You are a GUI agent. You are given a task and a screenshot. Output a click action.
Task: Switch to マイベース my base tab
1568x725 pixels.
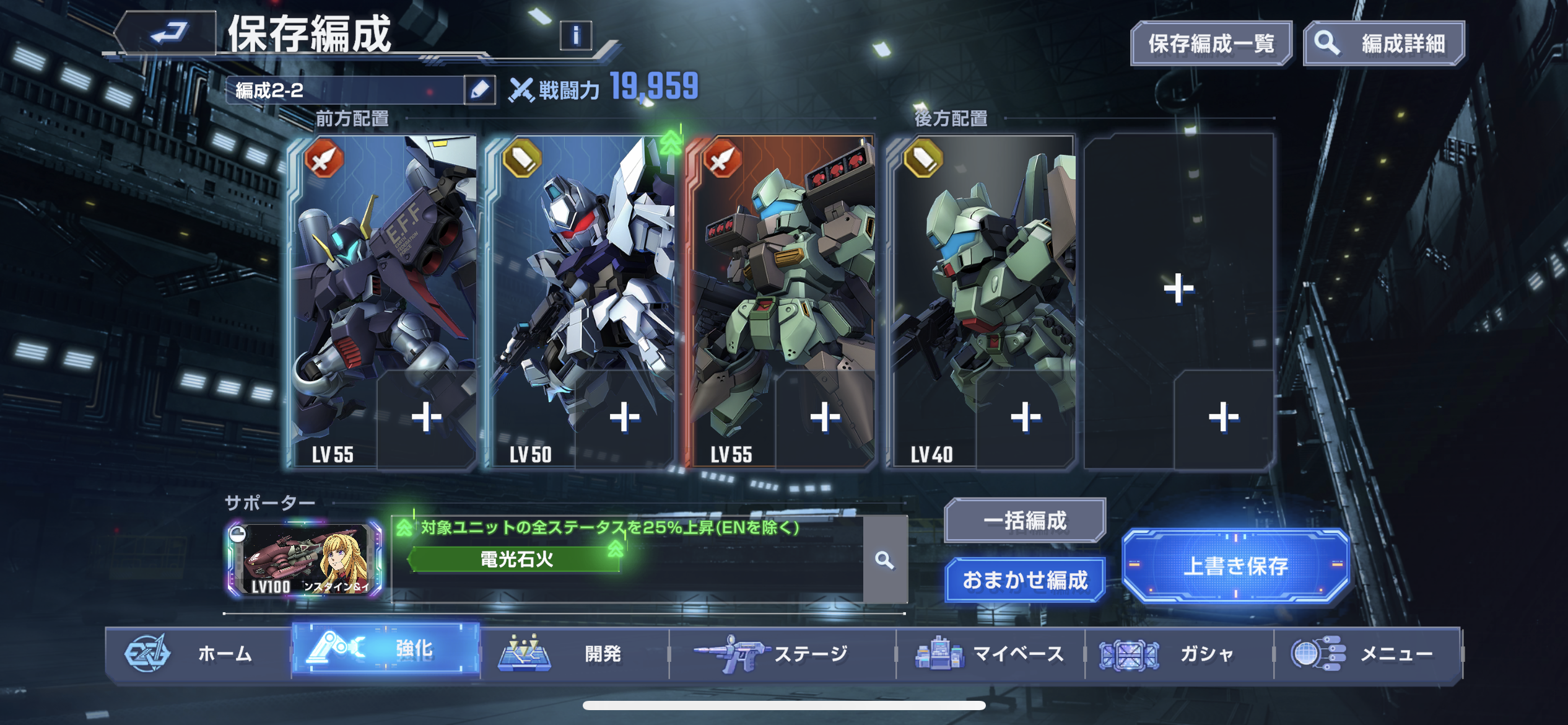pos(991,653)
